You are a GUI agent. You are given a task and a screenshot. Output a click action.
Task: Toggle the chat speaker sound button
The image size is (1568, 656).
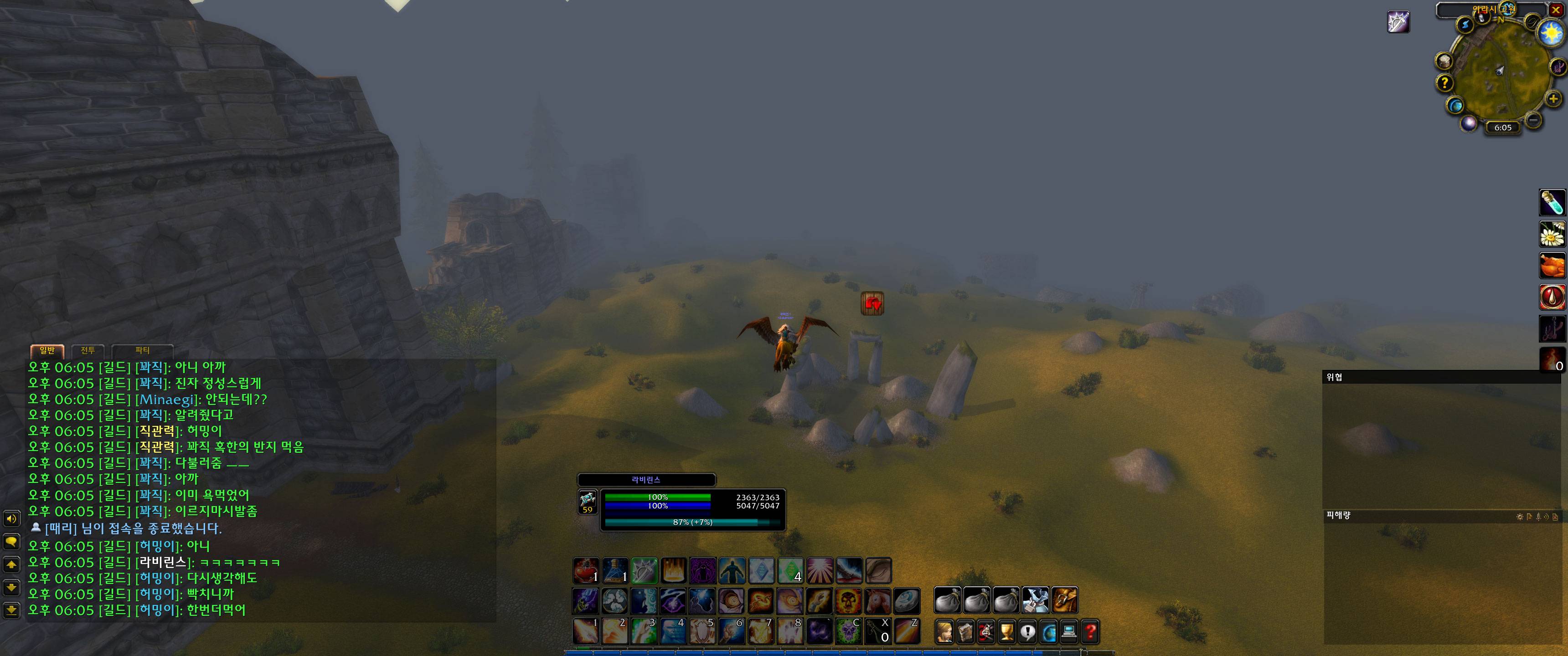[11, 518]
